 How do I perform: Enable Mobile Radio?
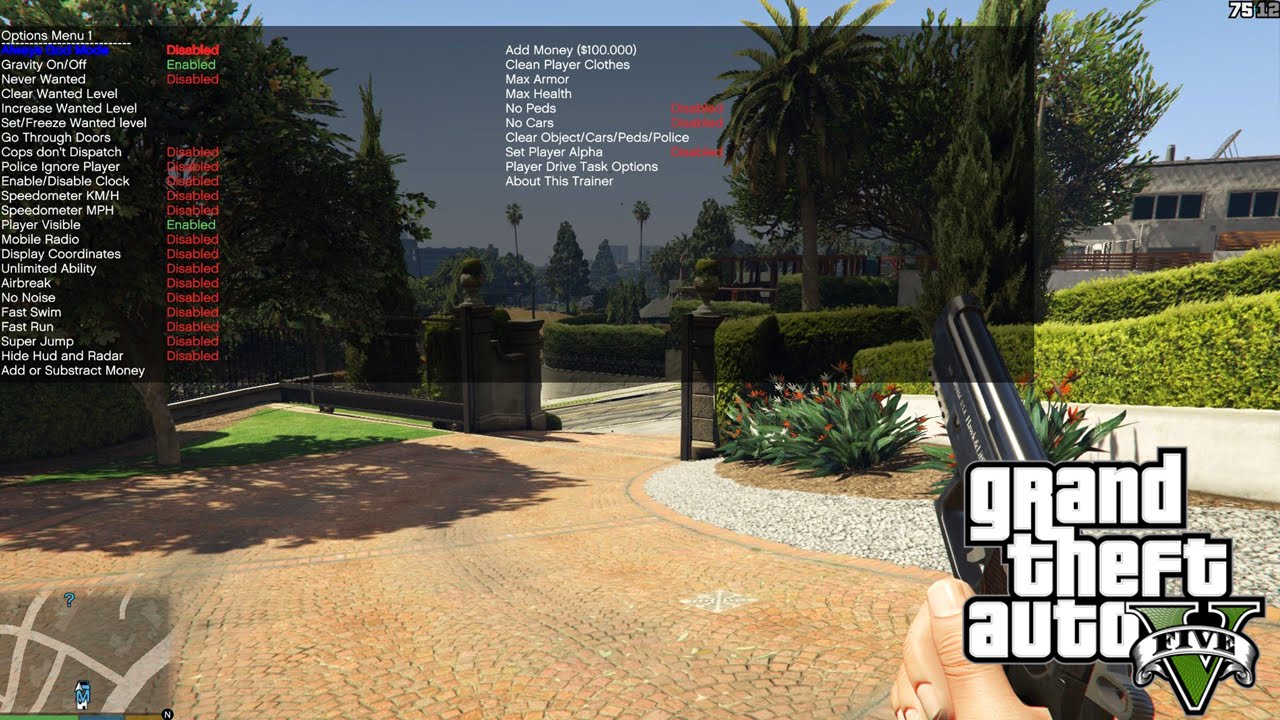pyautogui.click(x=38, y=239)
